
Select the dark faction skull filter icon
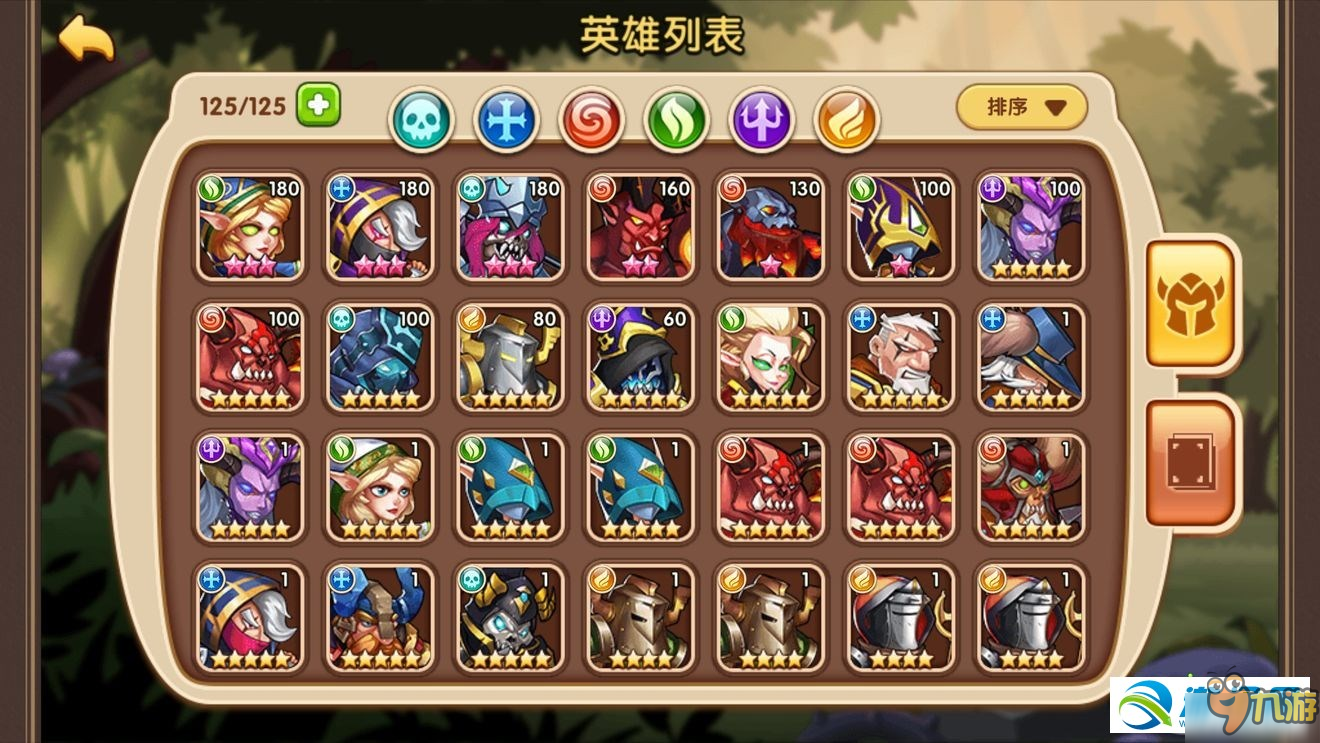tap(421, 118)
